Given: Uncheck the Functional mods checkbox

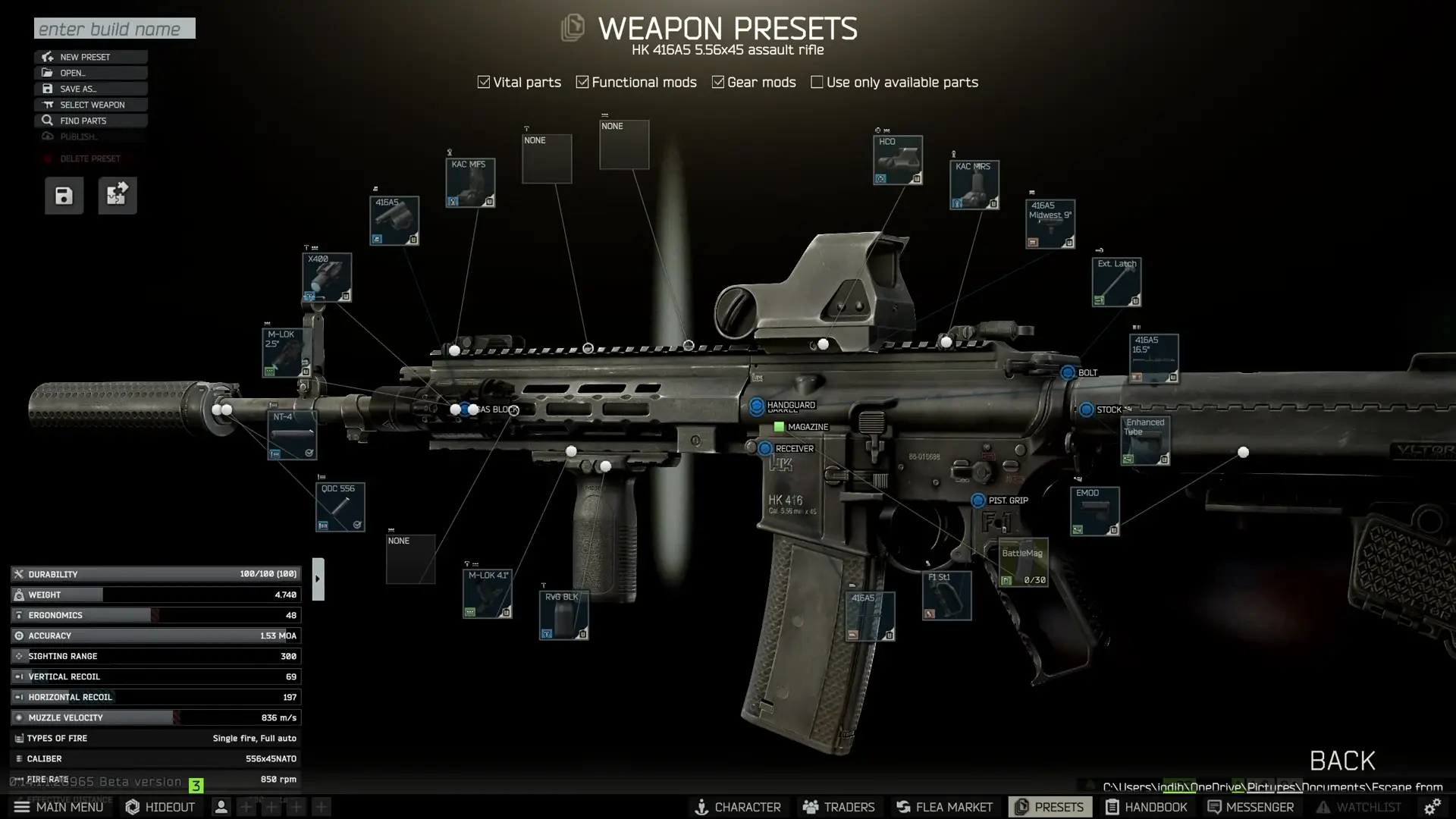Looking at the screenshot, I should tap(582, 81).
